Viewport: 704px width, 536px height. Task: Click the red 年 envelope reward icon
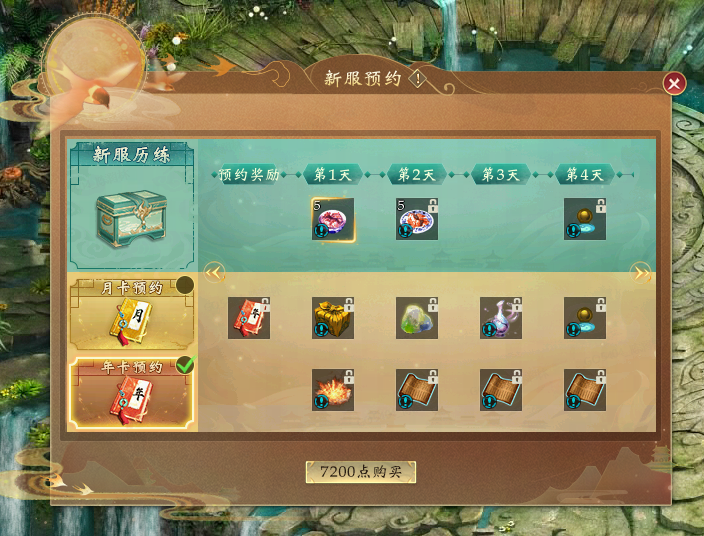click(249, 317)
